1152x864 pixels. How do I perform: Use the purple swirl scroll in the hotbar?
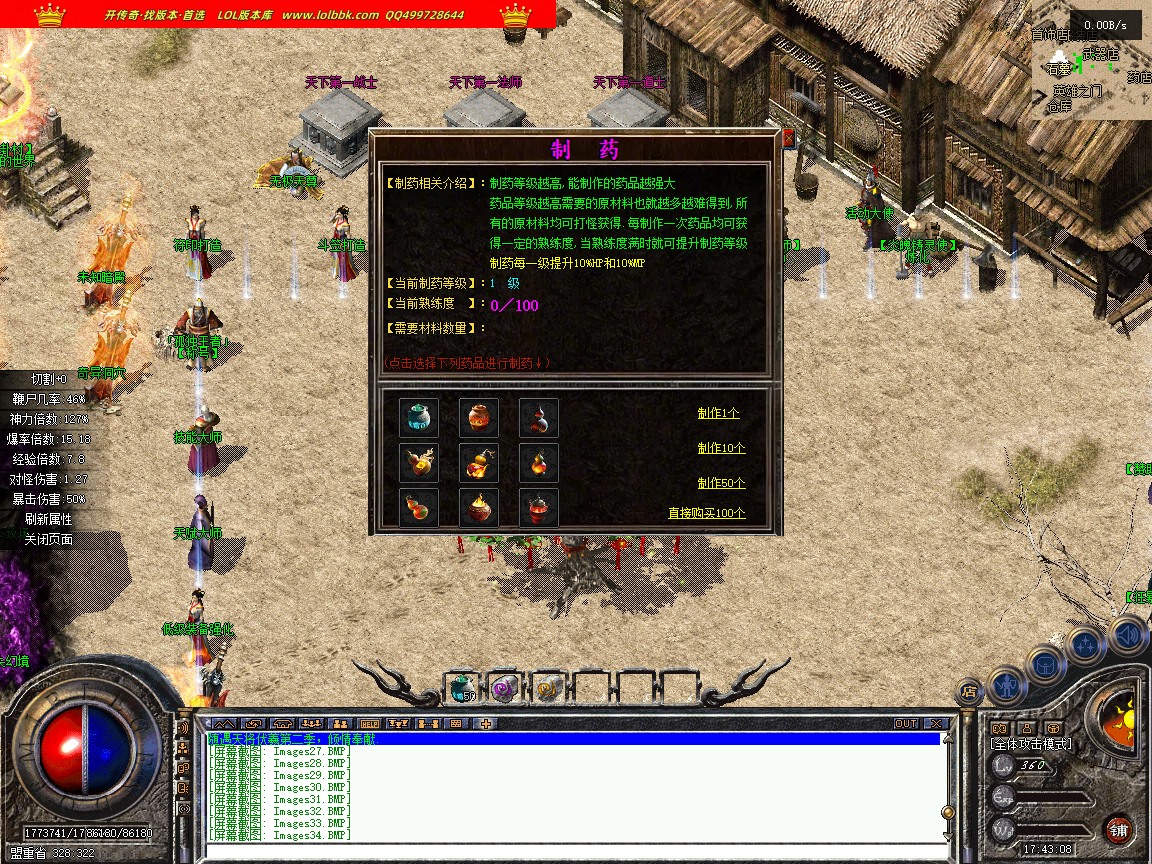[x=505, y=687]
